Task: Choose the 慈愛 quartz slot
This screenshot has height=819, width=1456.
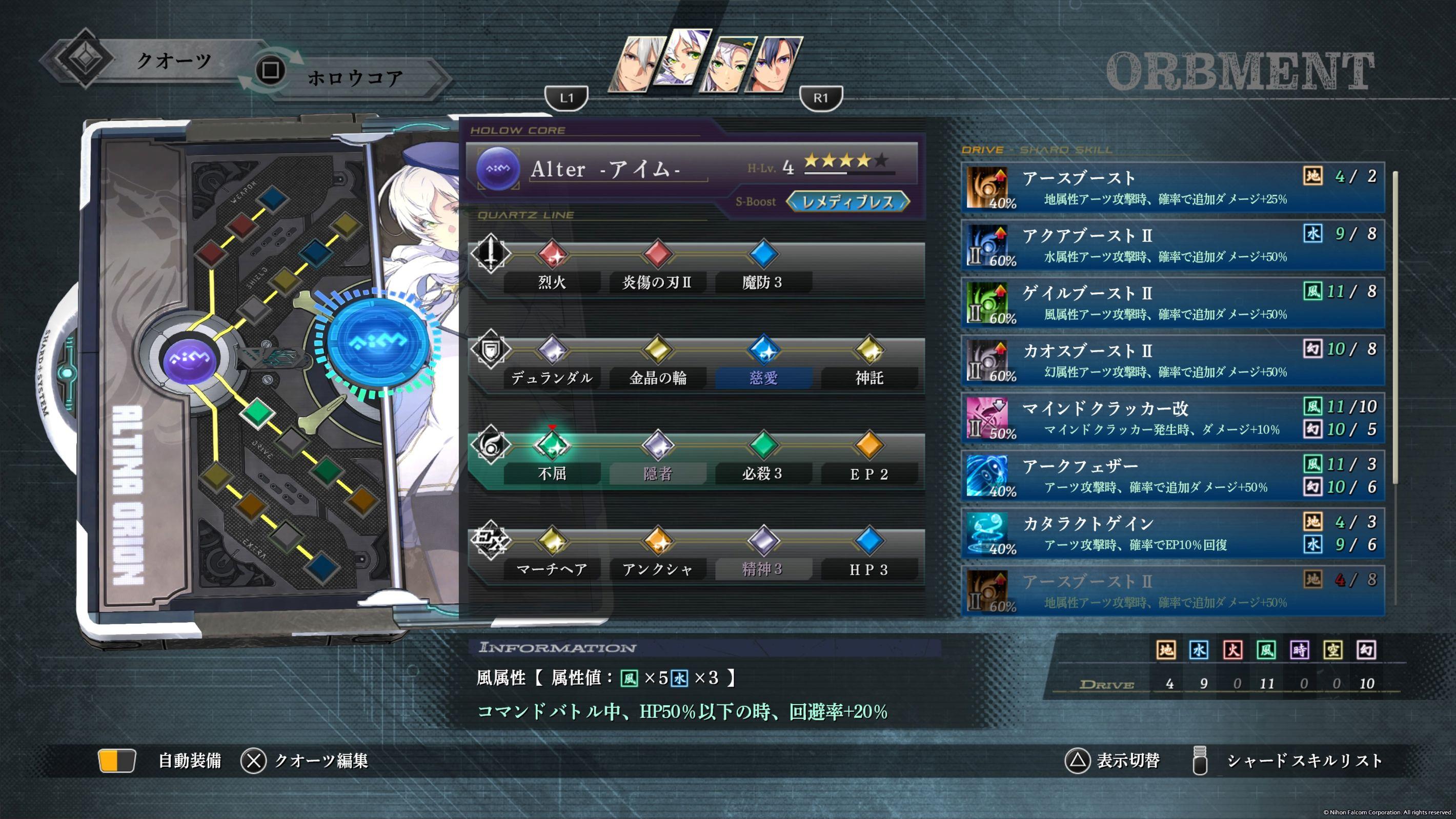Action: tap(763, 378)
